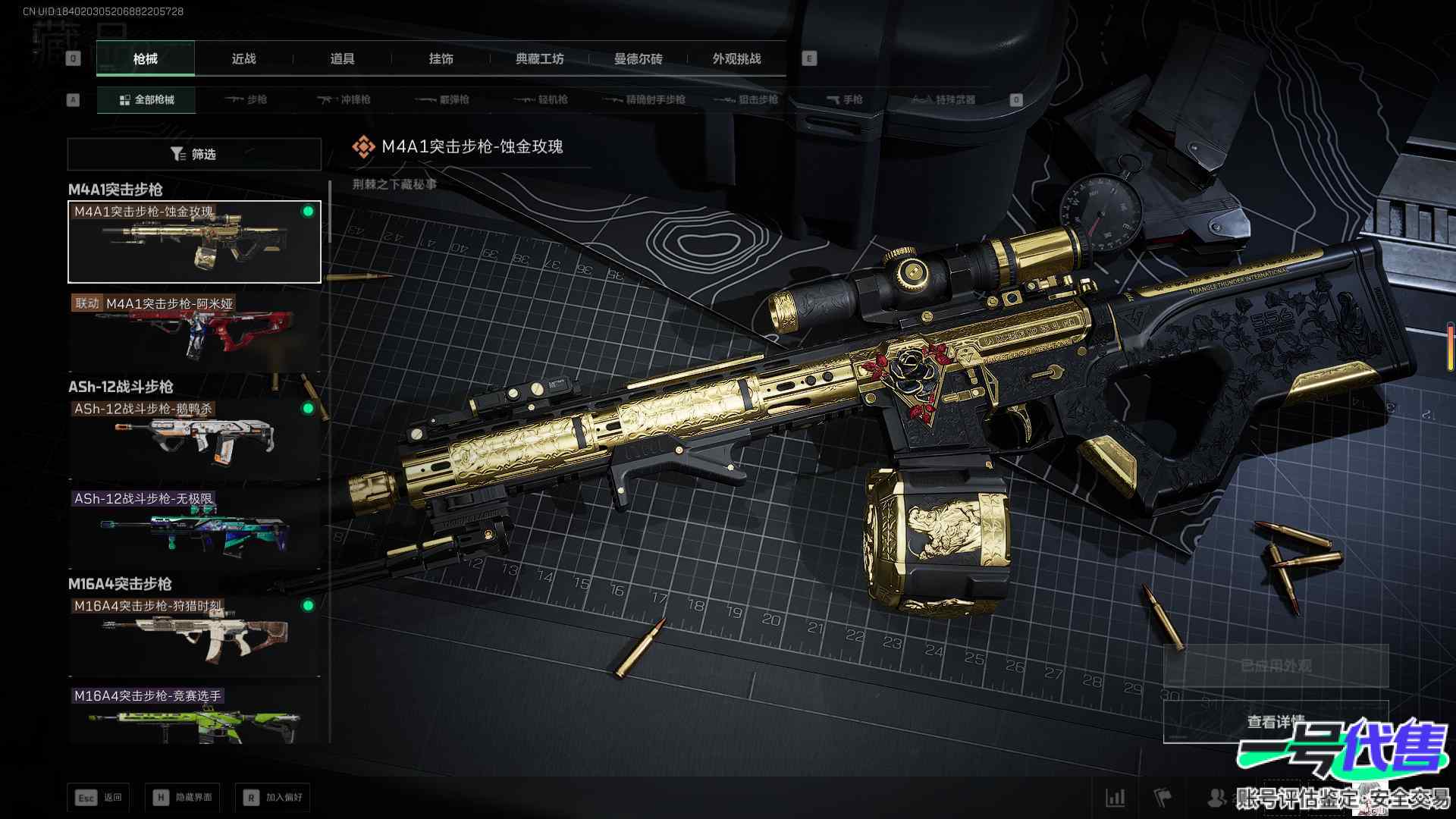Filter by 狙击步枪 sniper rifles

pyautogui.click(x=746, y=99)
